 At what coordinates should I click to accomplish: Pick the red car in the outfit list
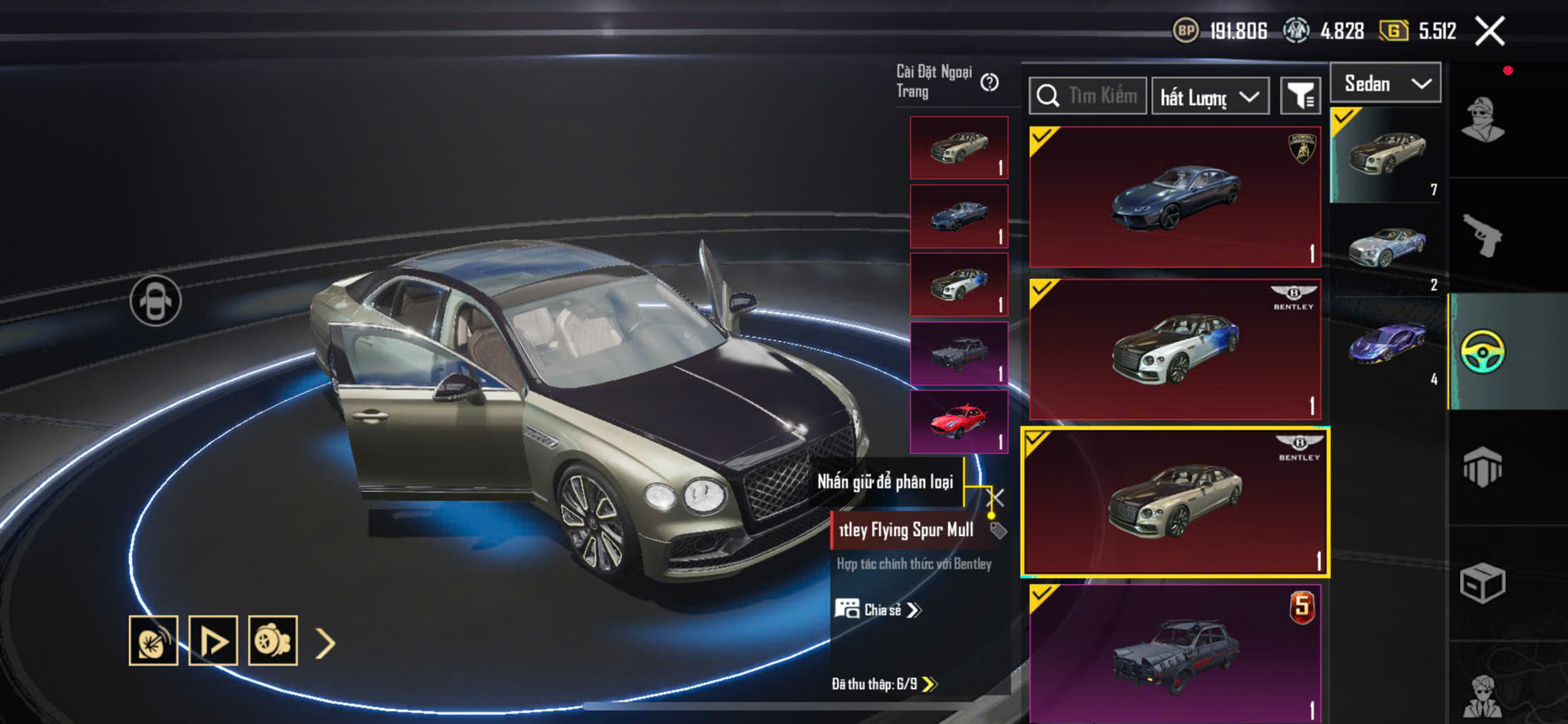click(x=958, y=422)
